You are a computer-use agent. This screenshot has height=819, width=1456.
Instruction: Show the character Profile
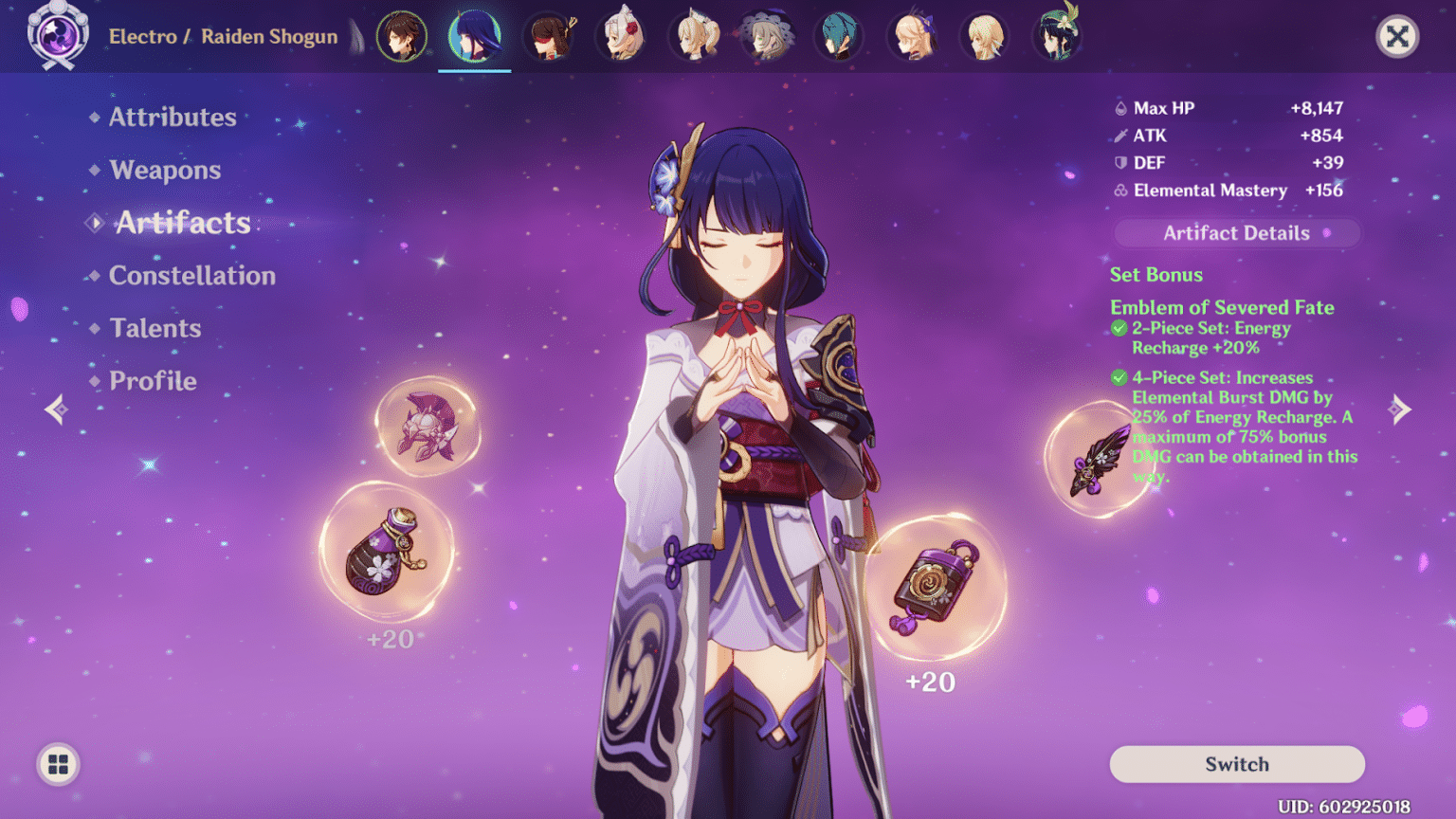(x=153, y=381)
